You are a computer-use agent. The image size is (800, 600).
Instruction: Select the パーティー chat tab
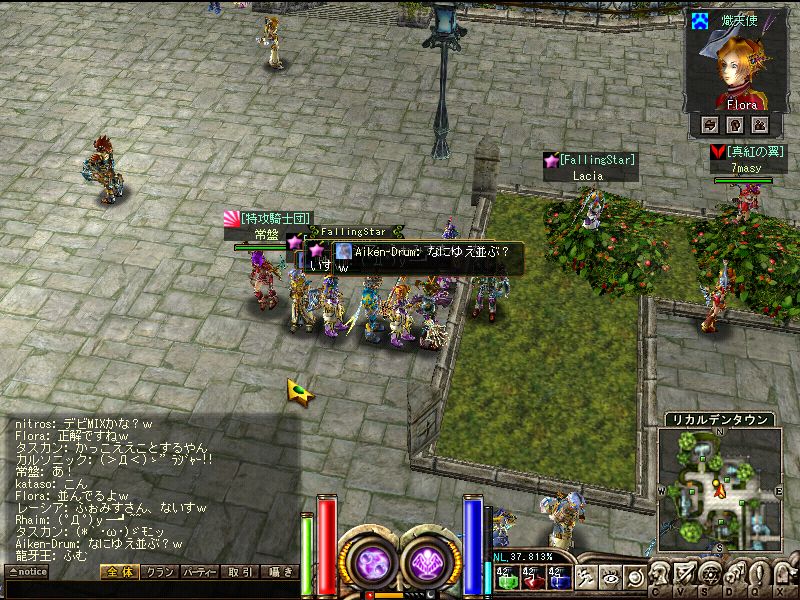pyautogui.click(x=200, y=572)
